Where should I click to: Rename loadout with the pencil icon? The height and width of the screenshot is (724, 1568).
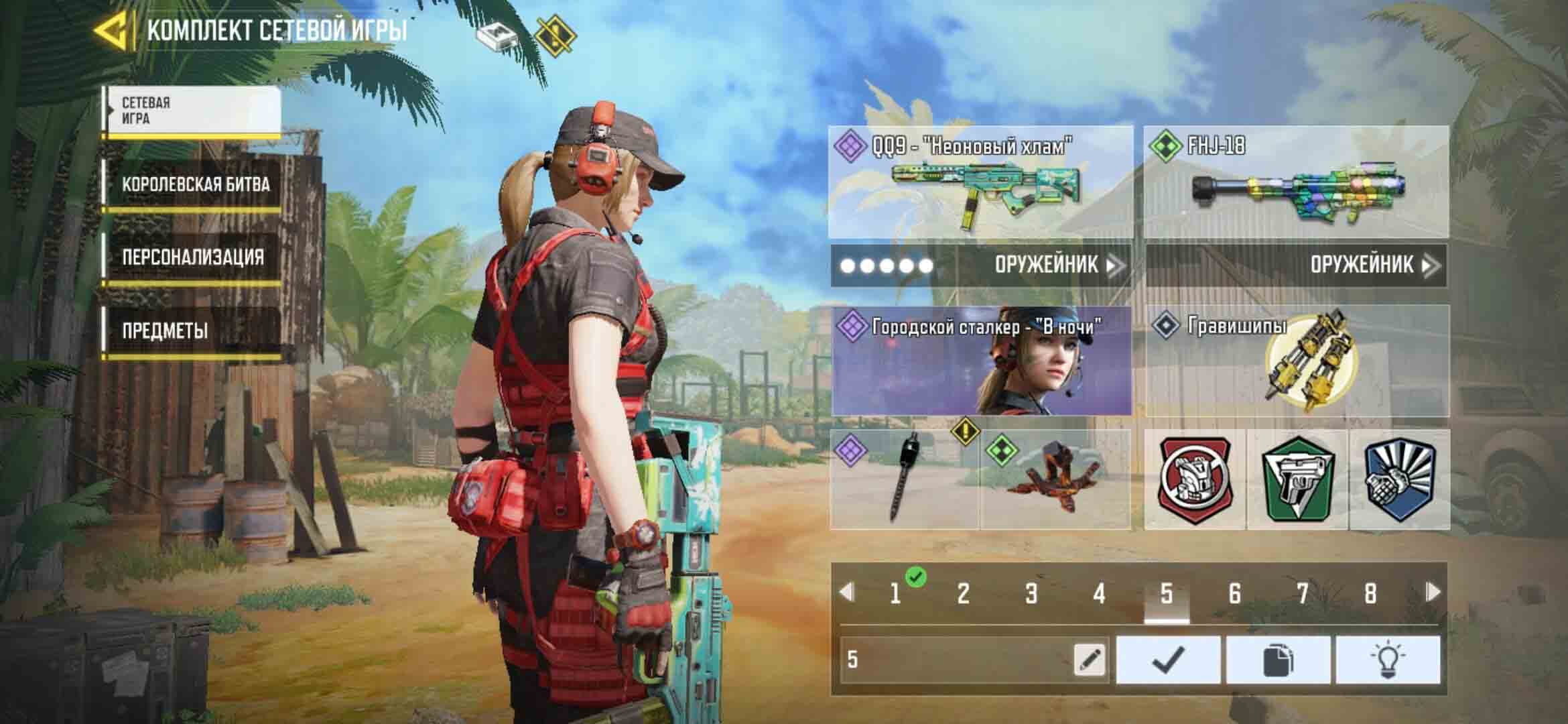click(x=1090, y=660)
